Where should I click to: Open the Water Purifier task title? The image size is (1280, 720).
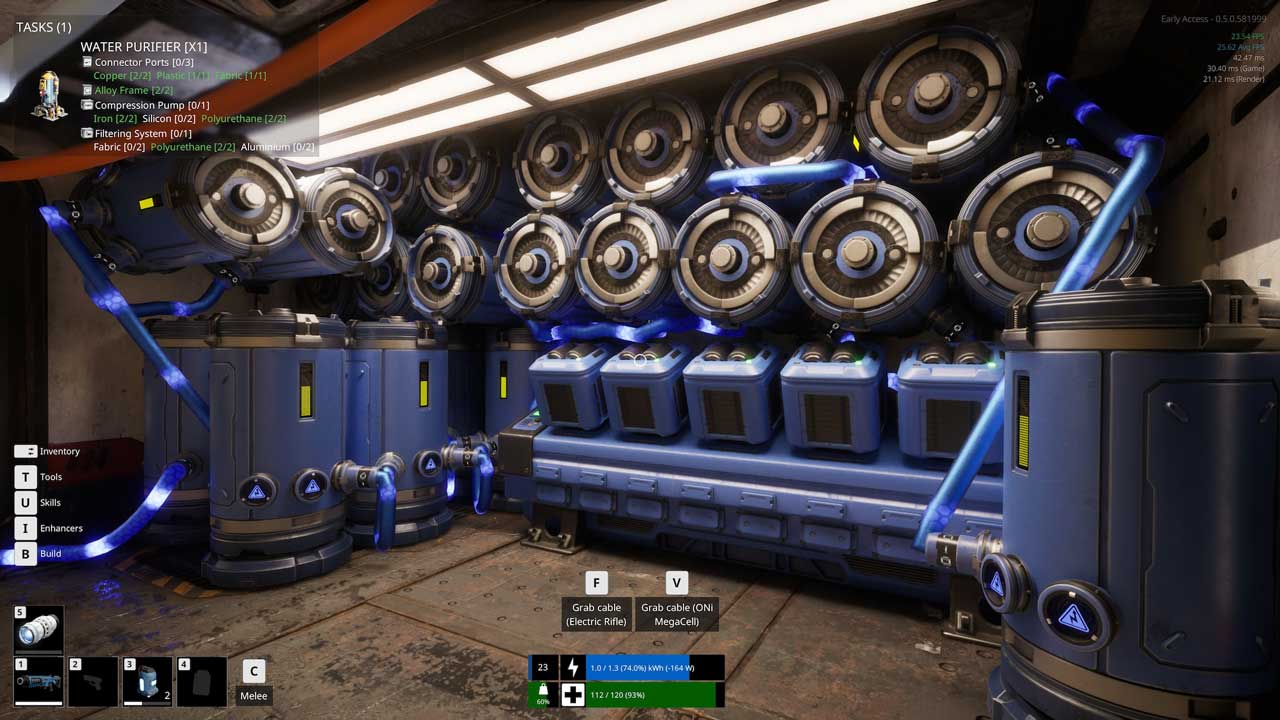[144, 47]
